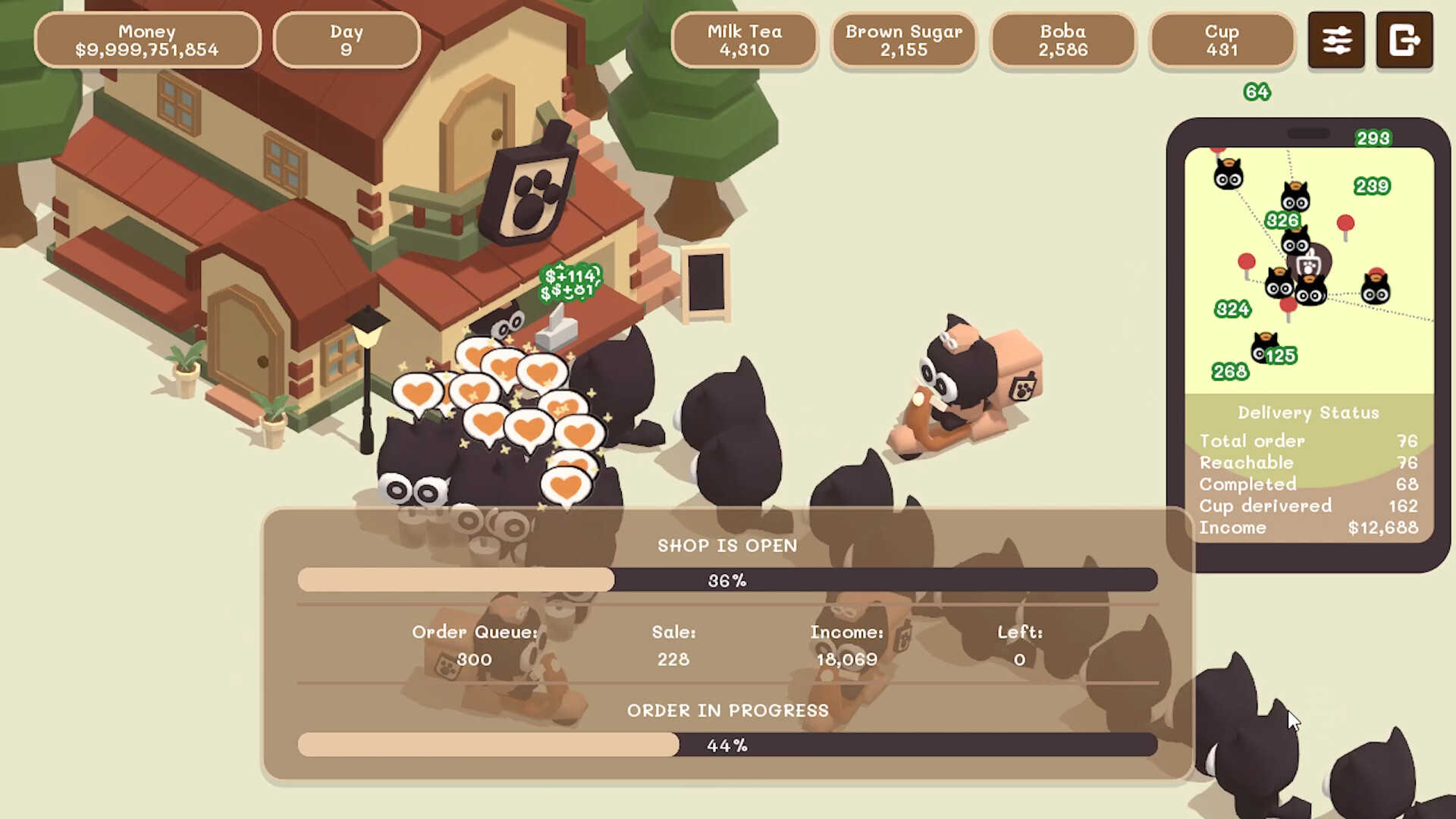Image resolution: width=1456 pixels, height=819 pixels.
Task: Select the SHOP IS OPEN header
Action: coord(727,545)
